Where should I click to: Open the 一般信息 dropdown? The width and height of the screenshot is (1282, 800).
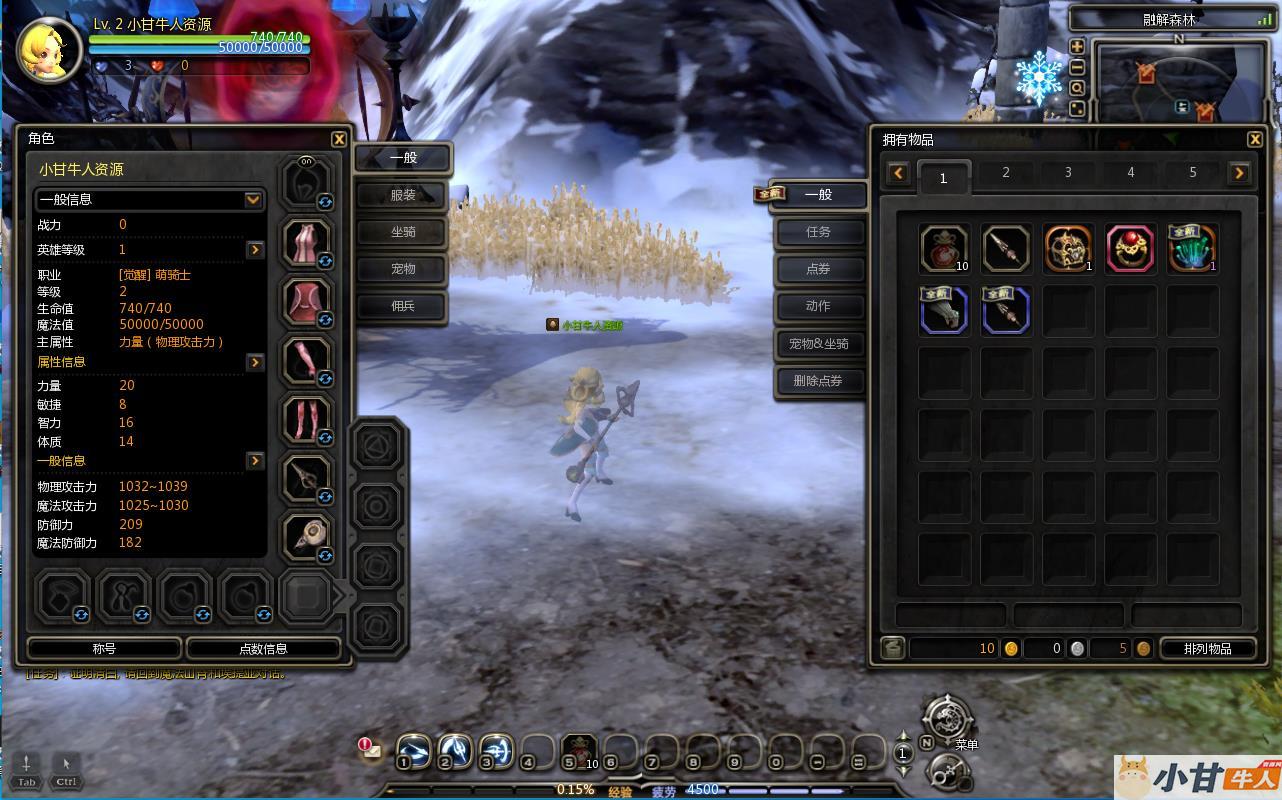click(253, 200)
